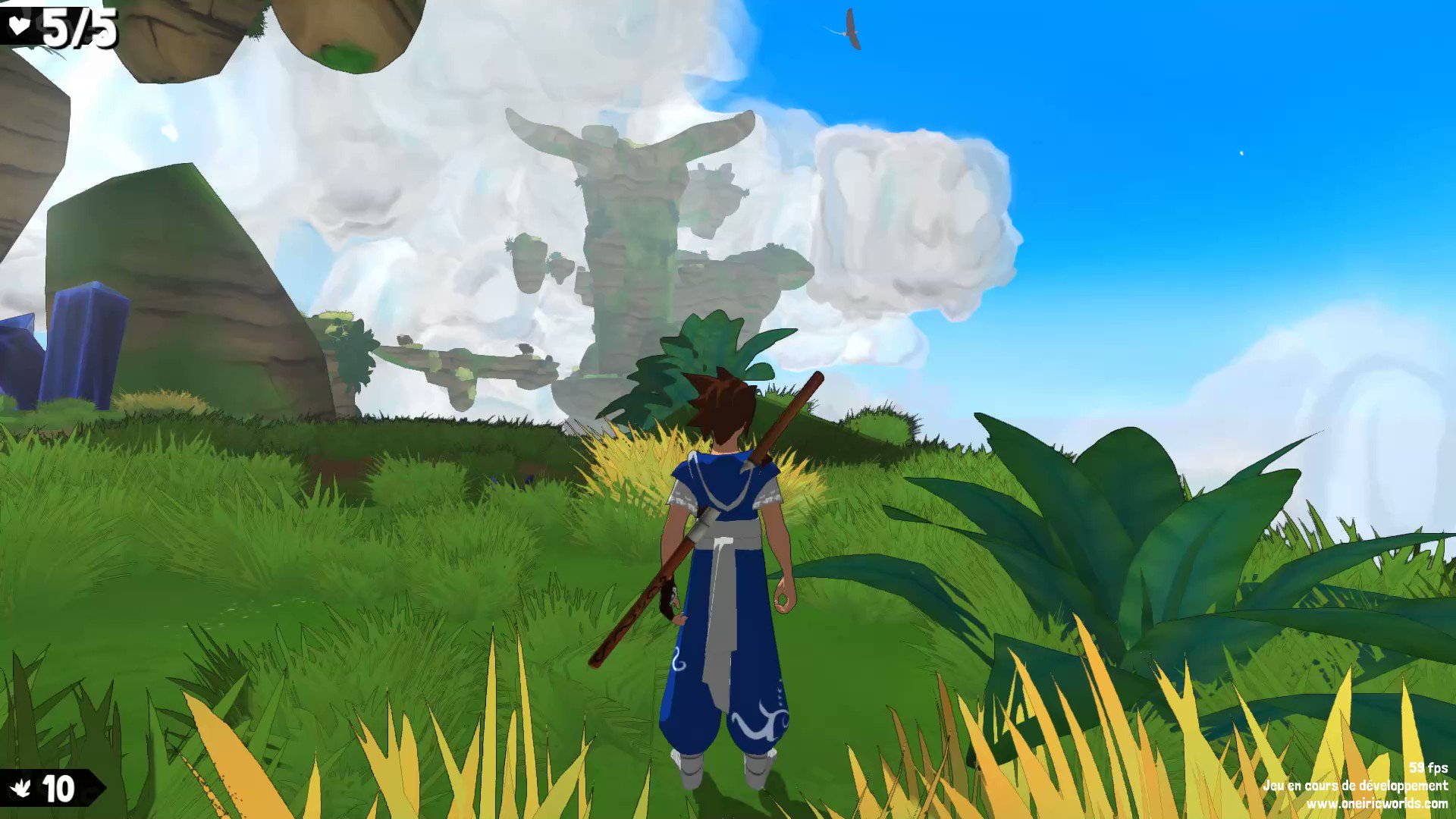Click the 'Jeu en cours de développement' text
Screen dimensions: 1456x819
pos(1358,786)
